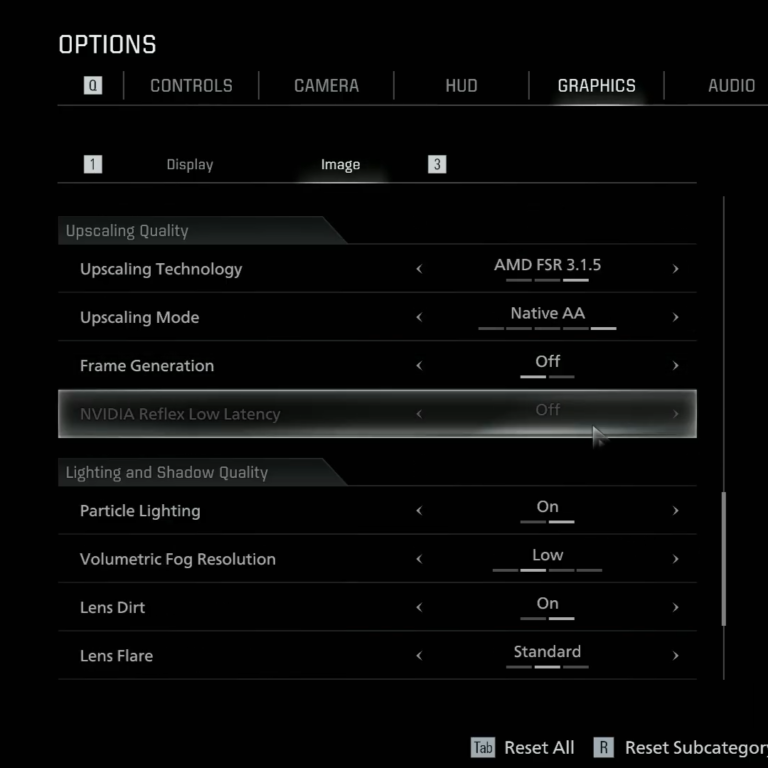Viewport: 768px width, 768px height.
Task: Switch to the Audio tab
Action: click(x=731, y=86)
